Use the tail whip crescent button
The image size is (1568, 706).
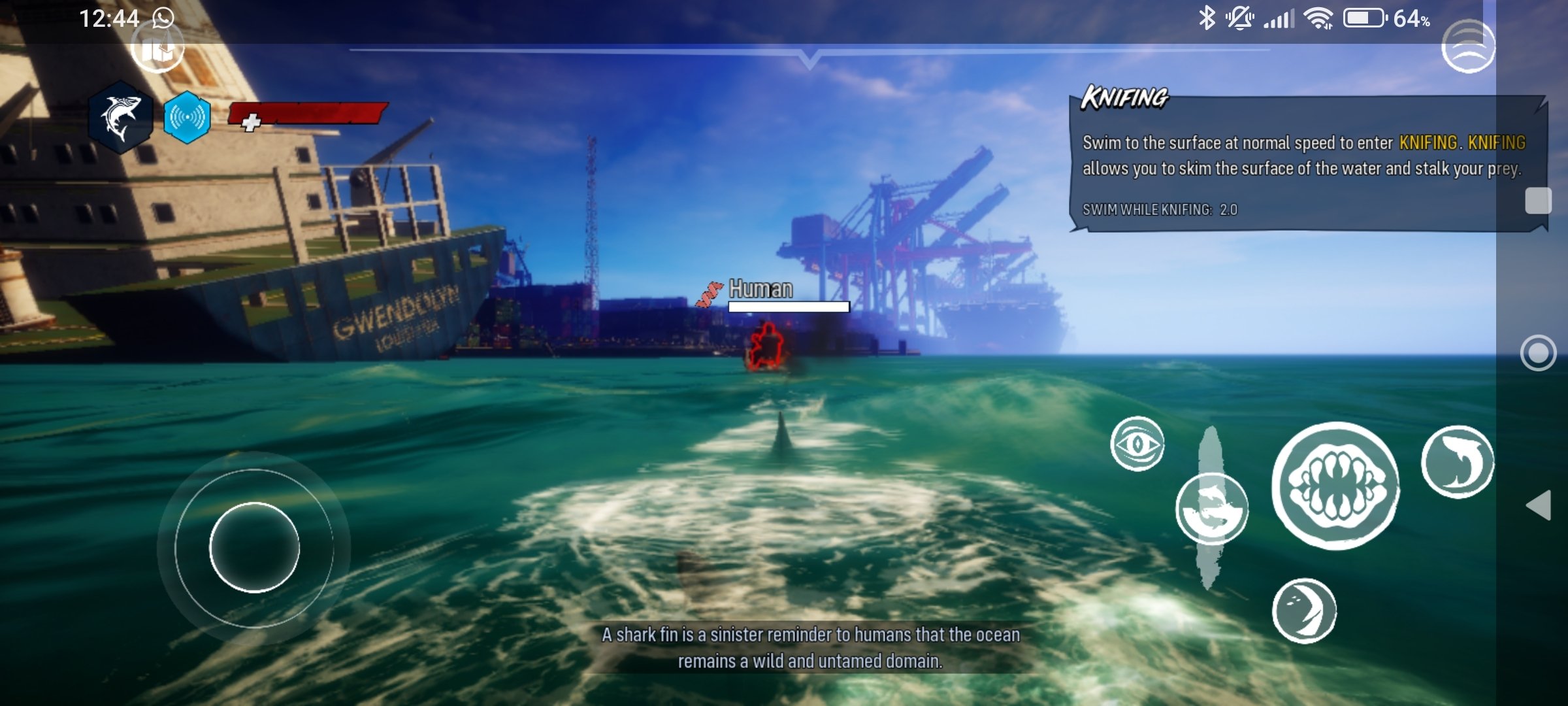tap(1304, 611)
